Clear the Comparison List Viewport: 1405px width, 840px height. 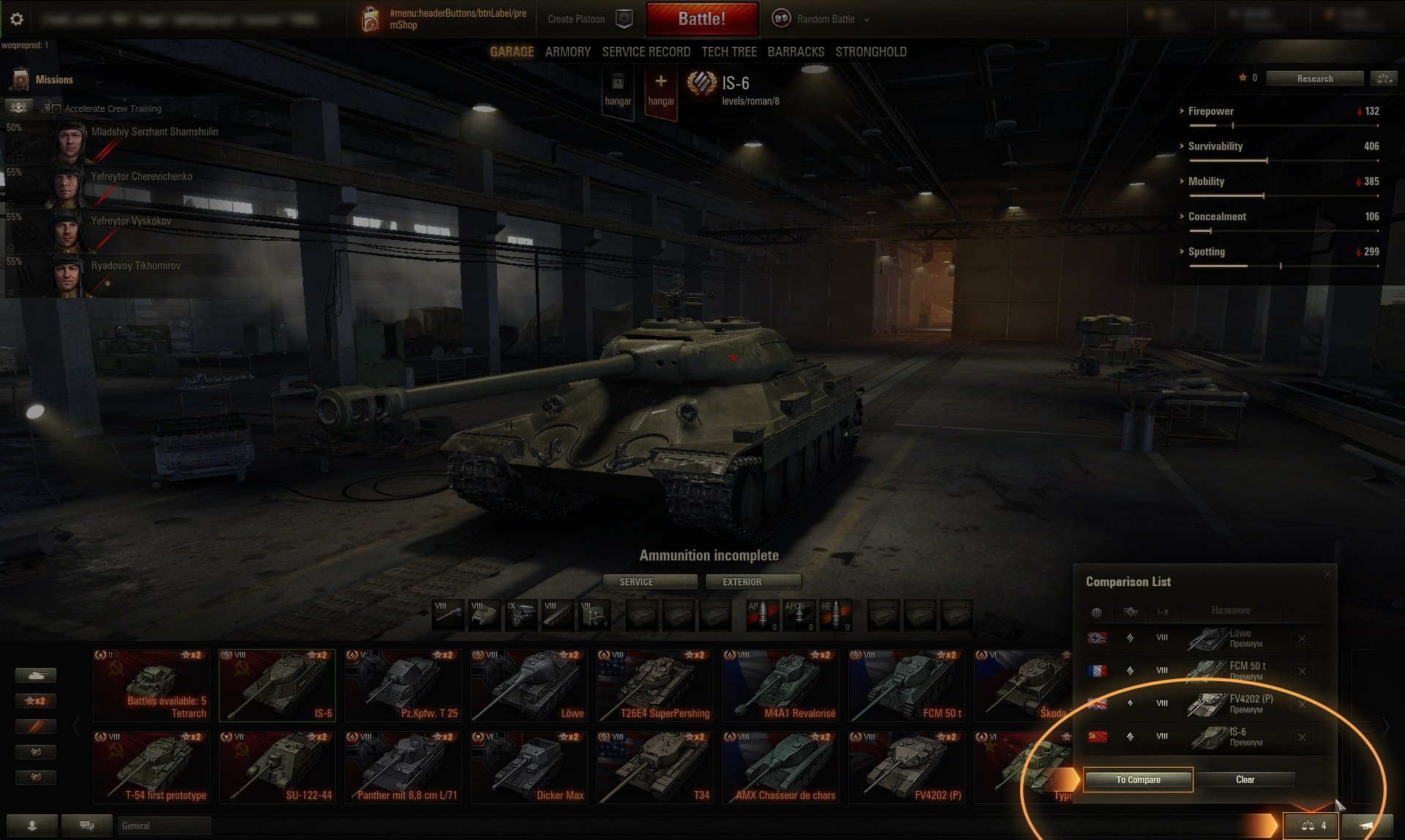[1245, 780]
